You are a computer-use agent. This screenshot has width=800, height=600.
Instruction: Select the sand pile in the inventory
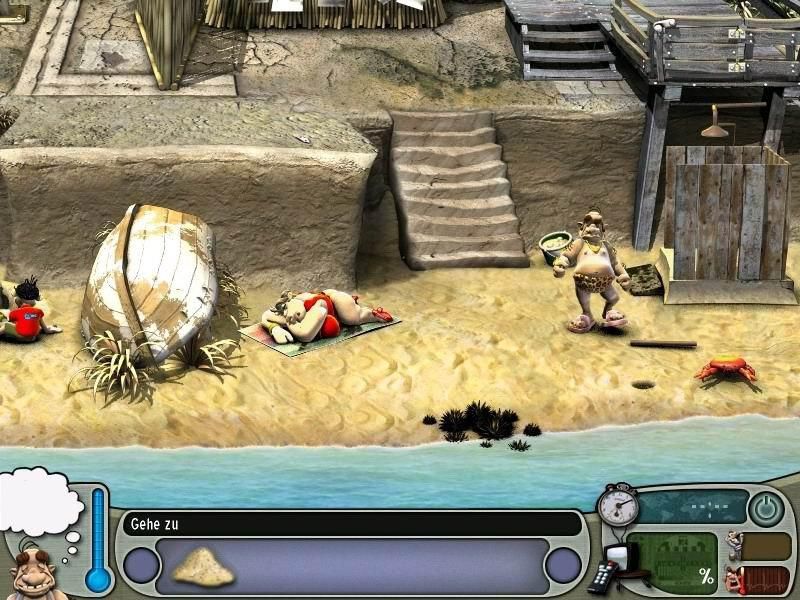[203, 568]
